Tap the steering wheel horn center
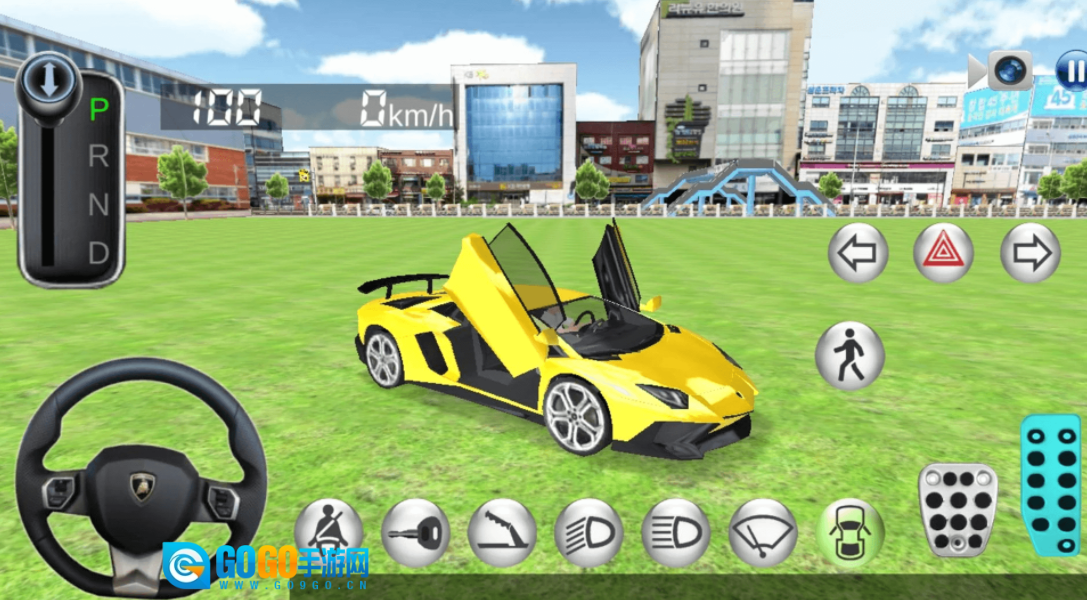The width and height of the screenshot is (1087, 600). point(141,490)
